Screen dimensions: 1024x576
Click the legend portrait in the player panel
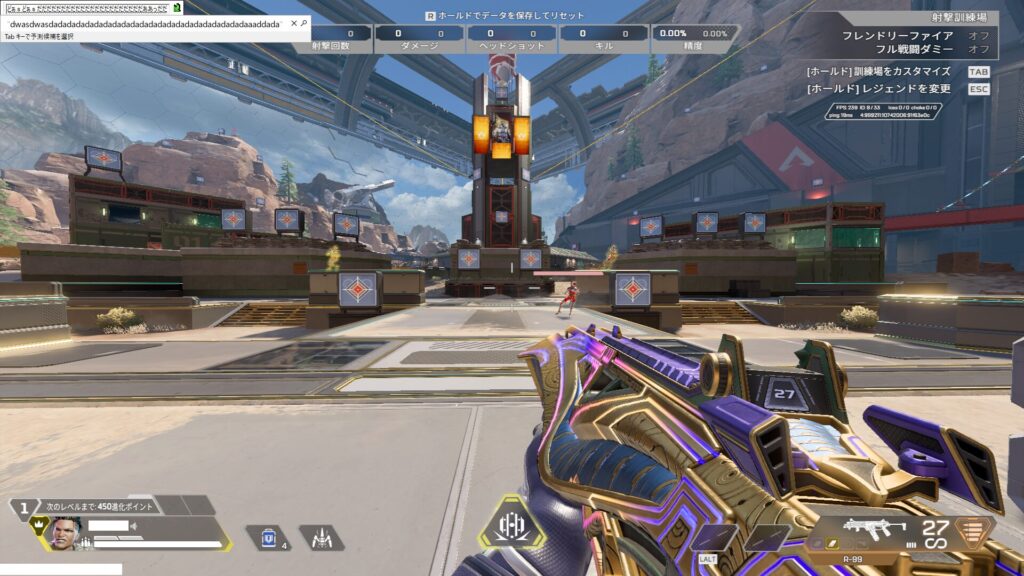click(x=66, y=531)
